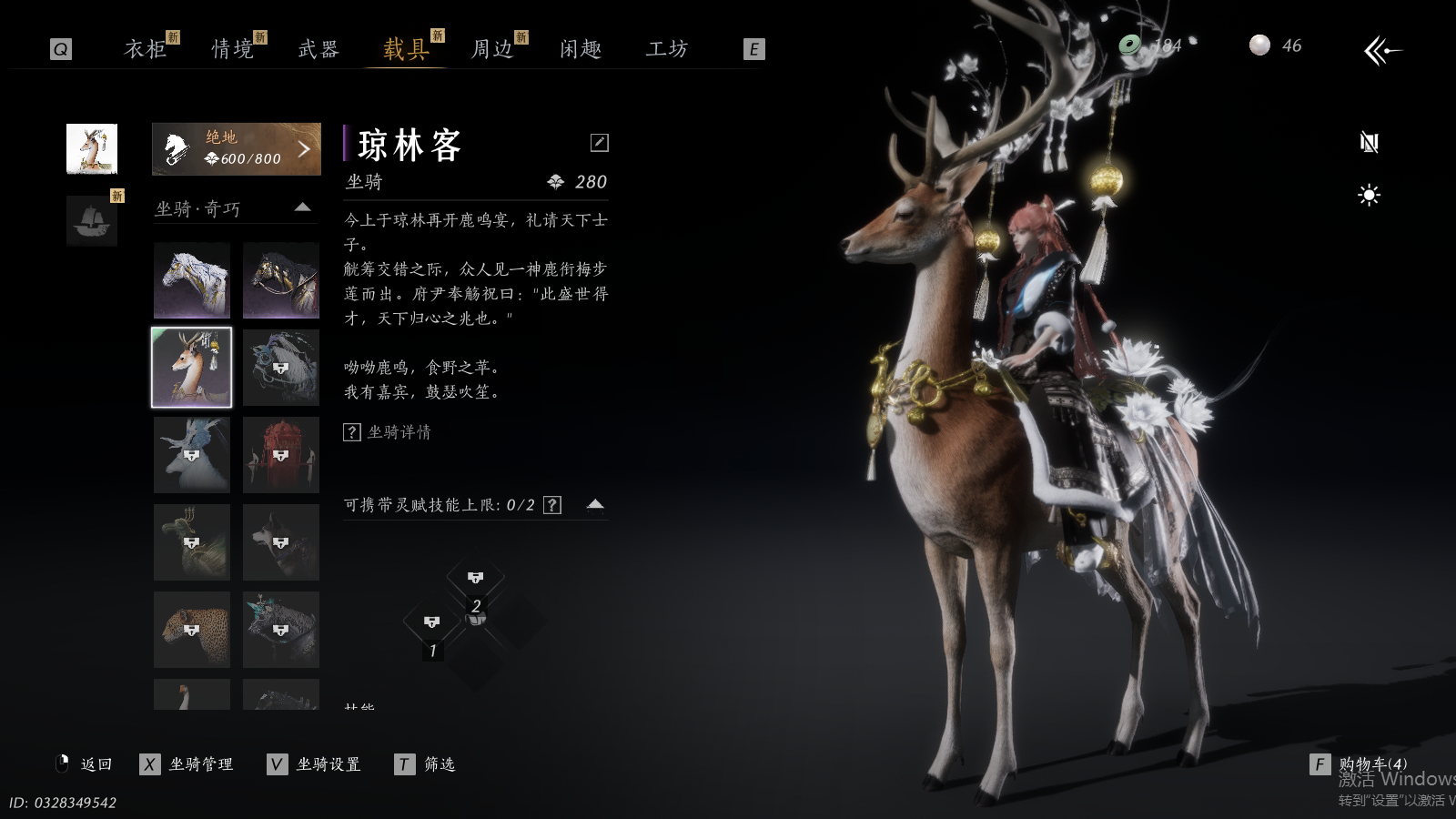
Task: Open the 绝地 600/800 progress banner
Action: (237, 148)
